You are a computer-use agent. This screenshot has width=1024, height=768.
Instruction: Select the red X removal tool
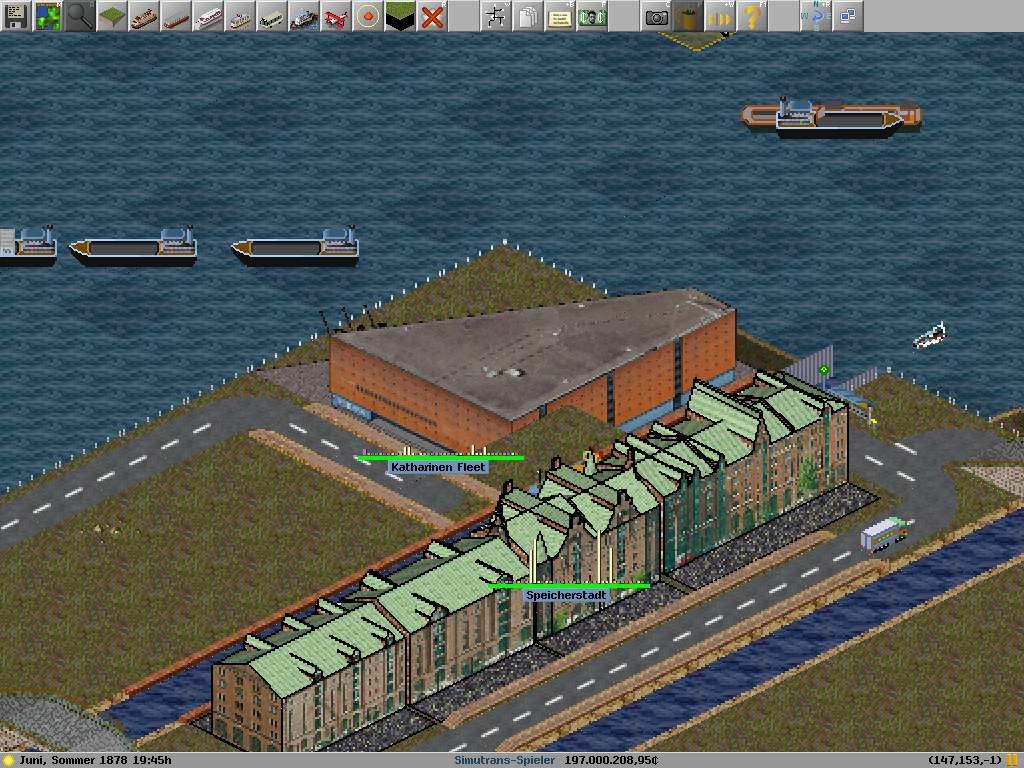pos(431,16)
